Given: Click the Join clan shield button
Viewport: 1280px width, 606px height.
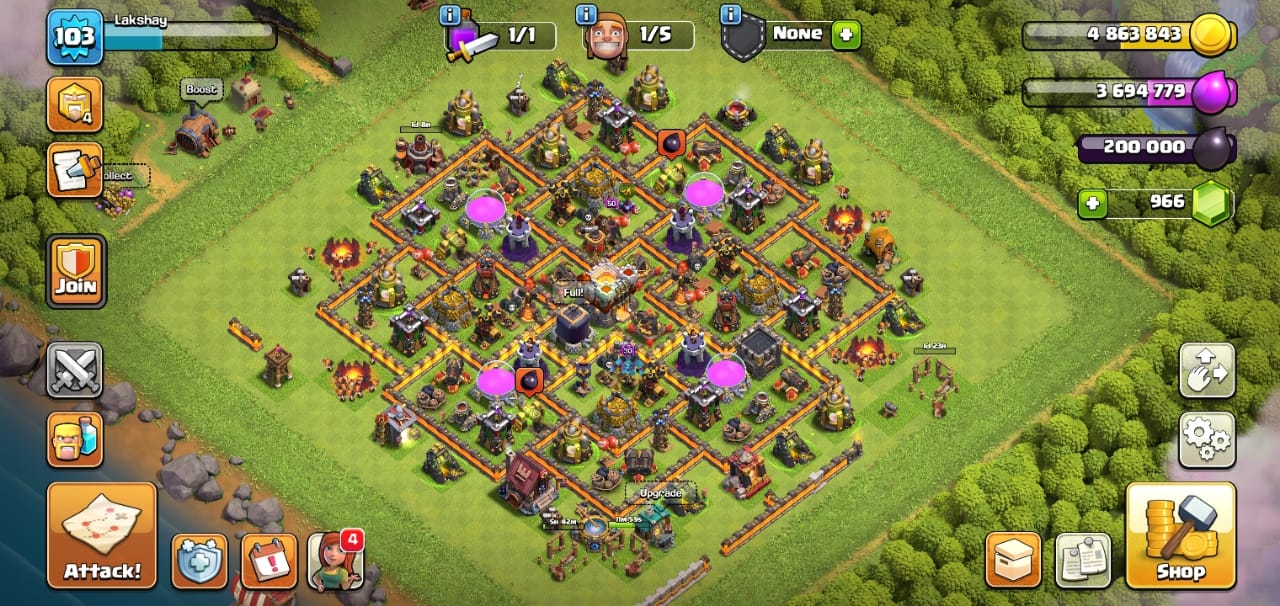Looking at the screenshot, I should (x=75, y=271).
